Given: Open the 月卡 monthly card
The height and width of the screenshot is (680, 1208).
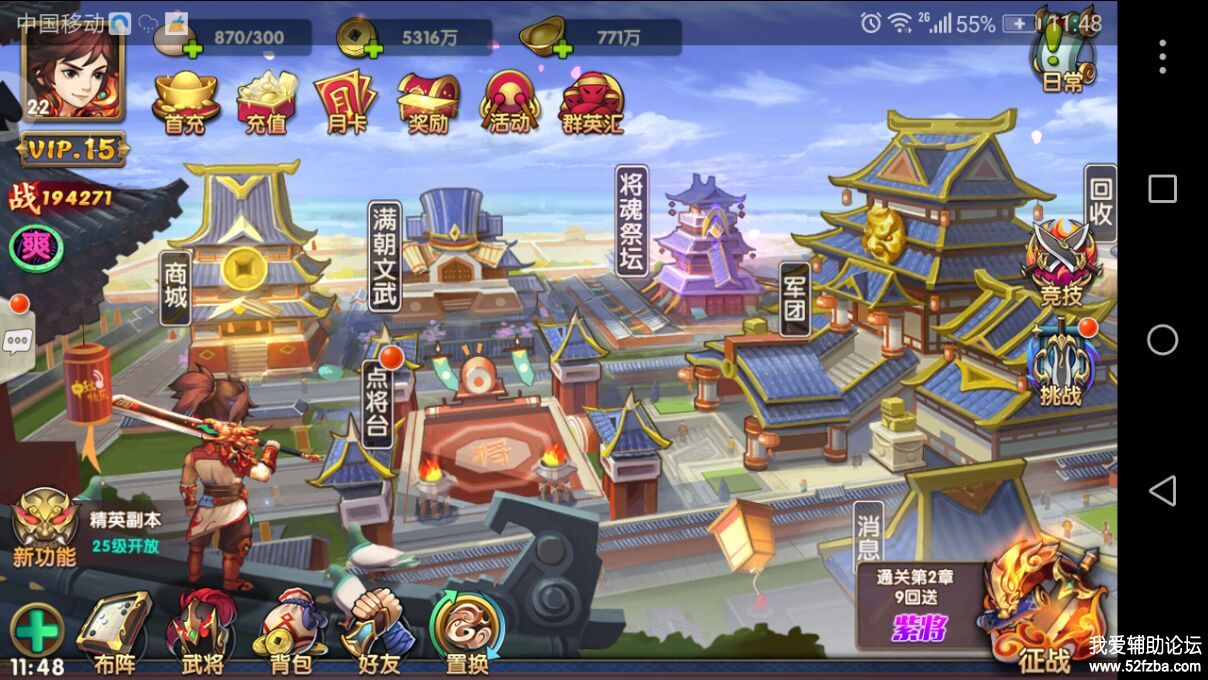Looking at the screenshot, I should [346, 102].
